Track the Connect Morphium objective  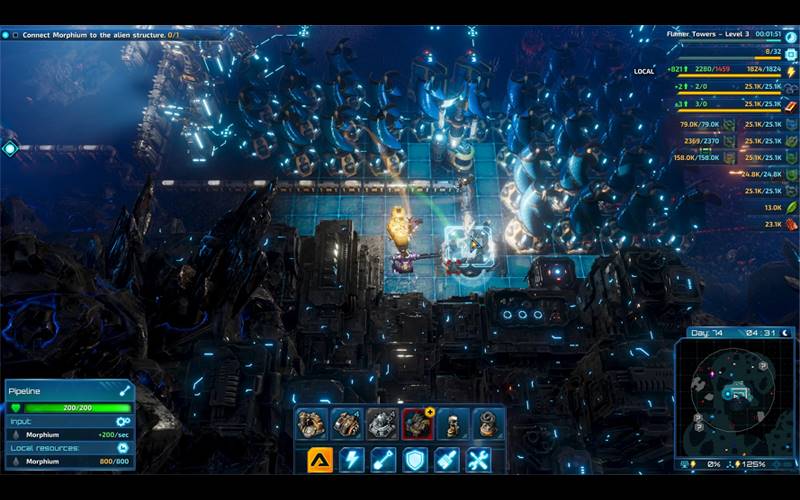[x=6, y=34]
